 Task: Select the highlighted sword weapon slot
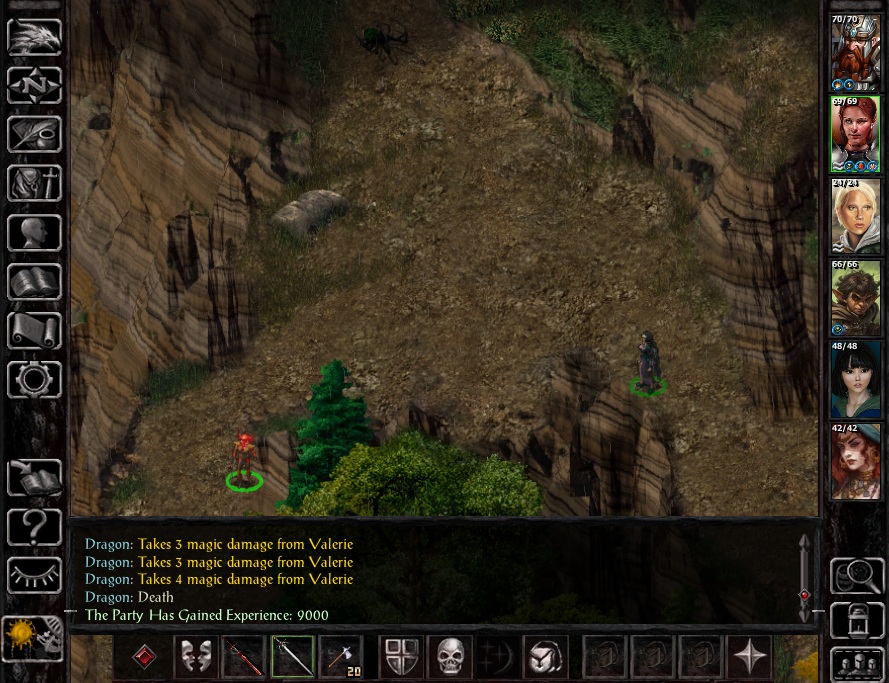(292, 657)
